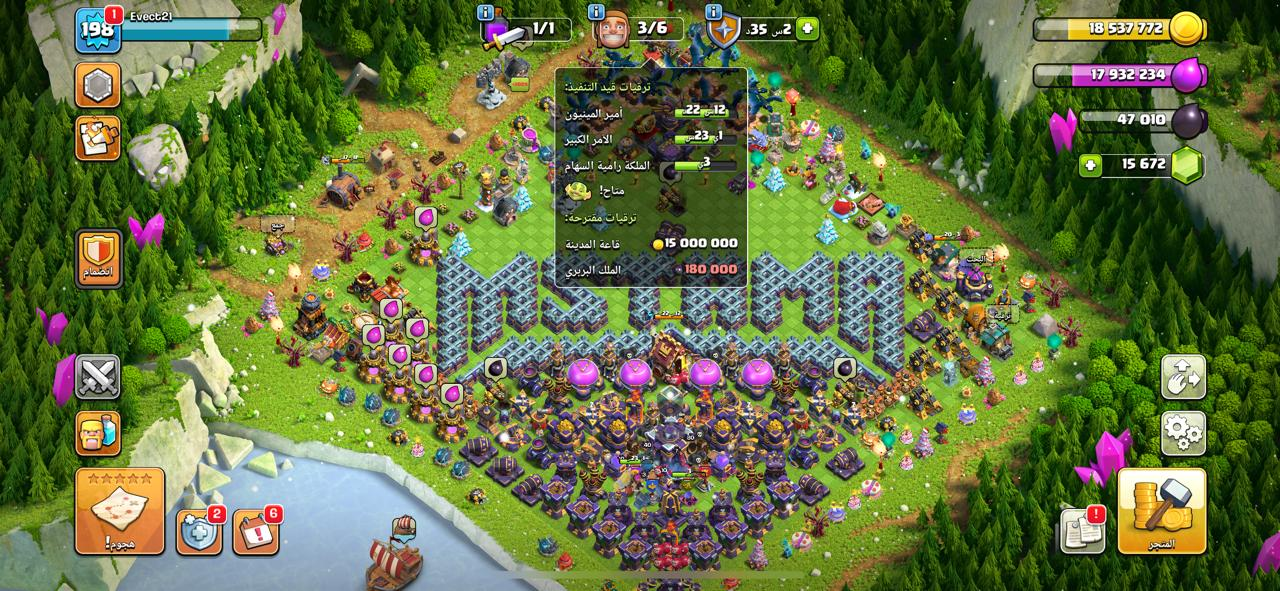Open the settings gears button
The image size is (1280, 591).
[x=1183, y=433]
